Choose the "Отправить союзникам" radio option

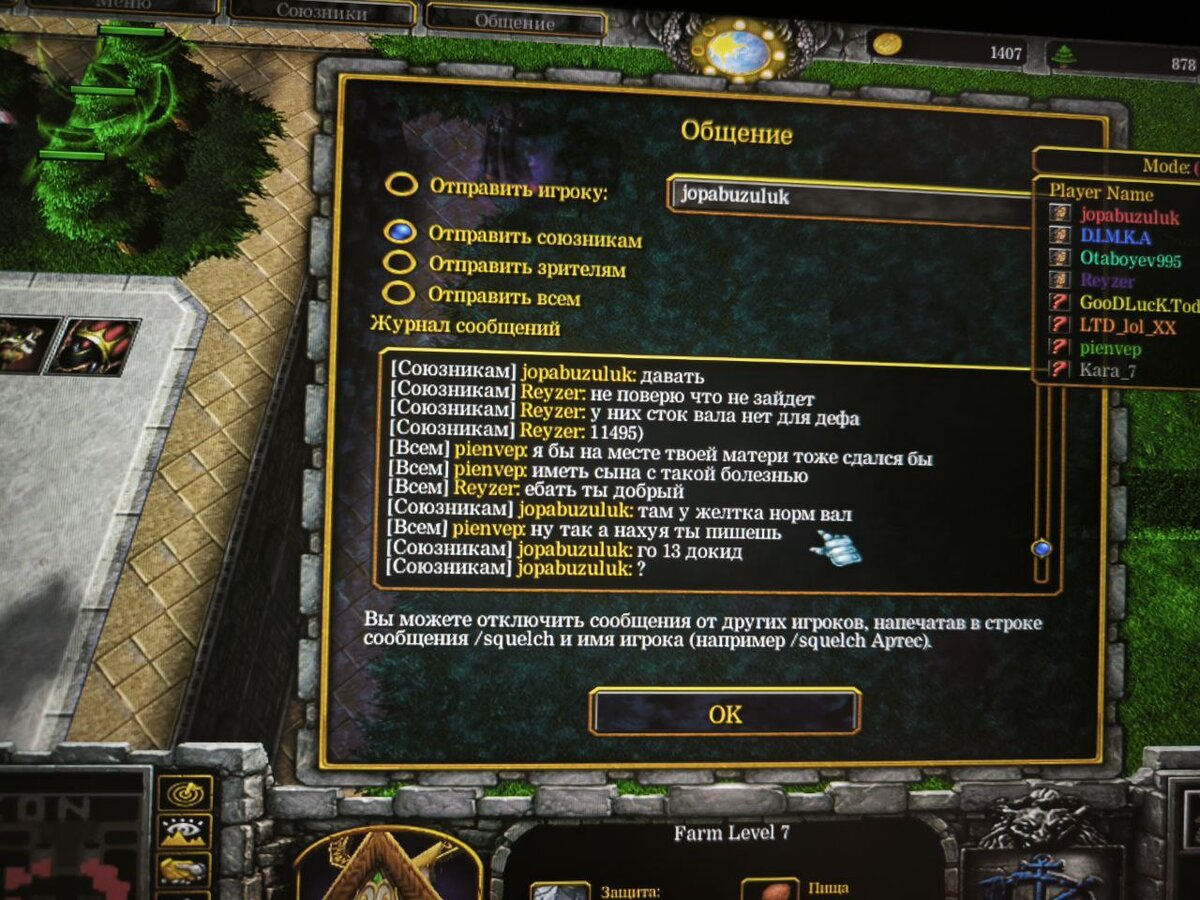400,232
